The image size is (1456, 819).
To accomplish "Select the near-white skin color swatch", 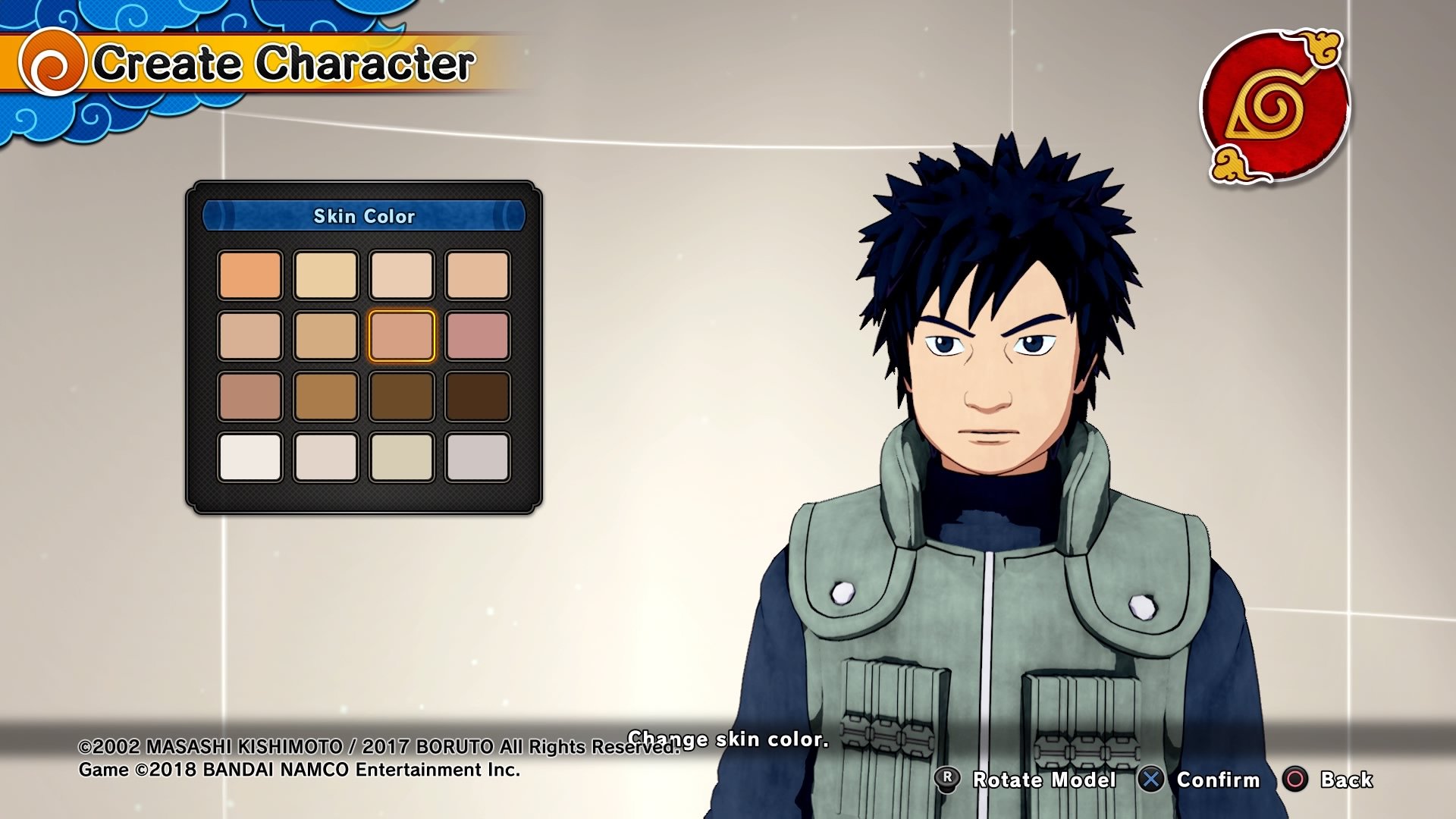I will (x=250, y=457).
